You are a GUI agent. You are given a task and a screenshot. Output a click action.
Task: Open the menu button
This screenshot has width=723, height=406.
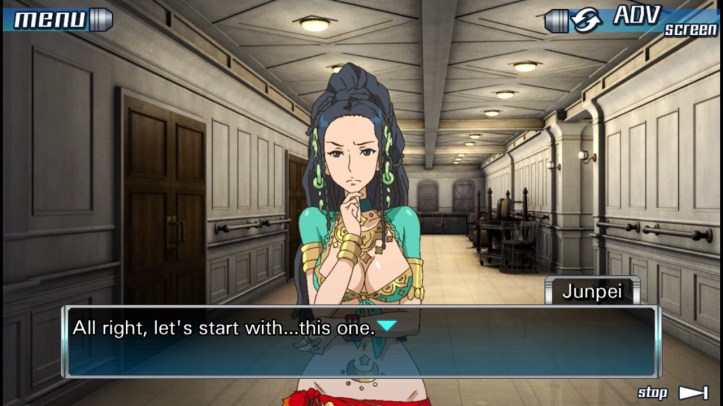pos(55,18)
